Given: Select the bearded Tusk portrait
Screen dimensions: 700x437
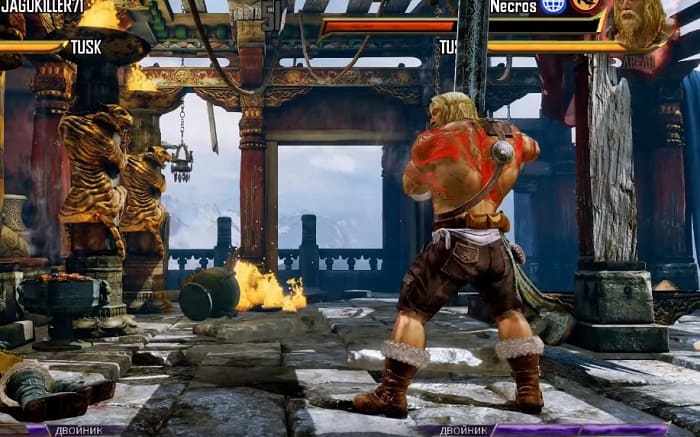Looking at the screenshot, I should (640, 24).
